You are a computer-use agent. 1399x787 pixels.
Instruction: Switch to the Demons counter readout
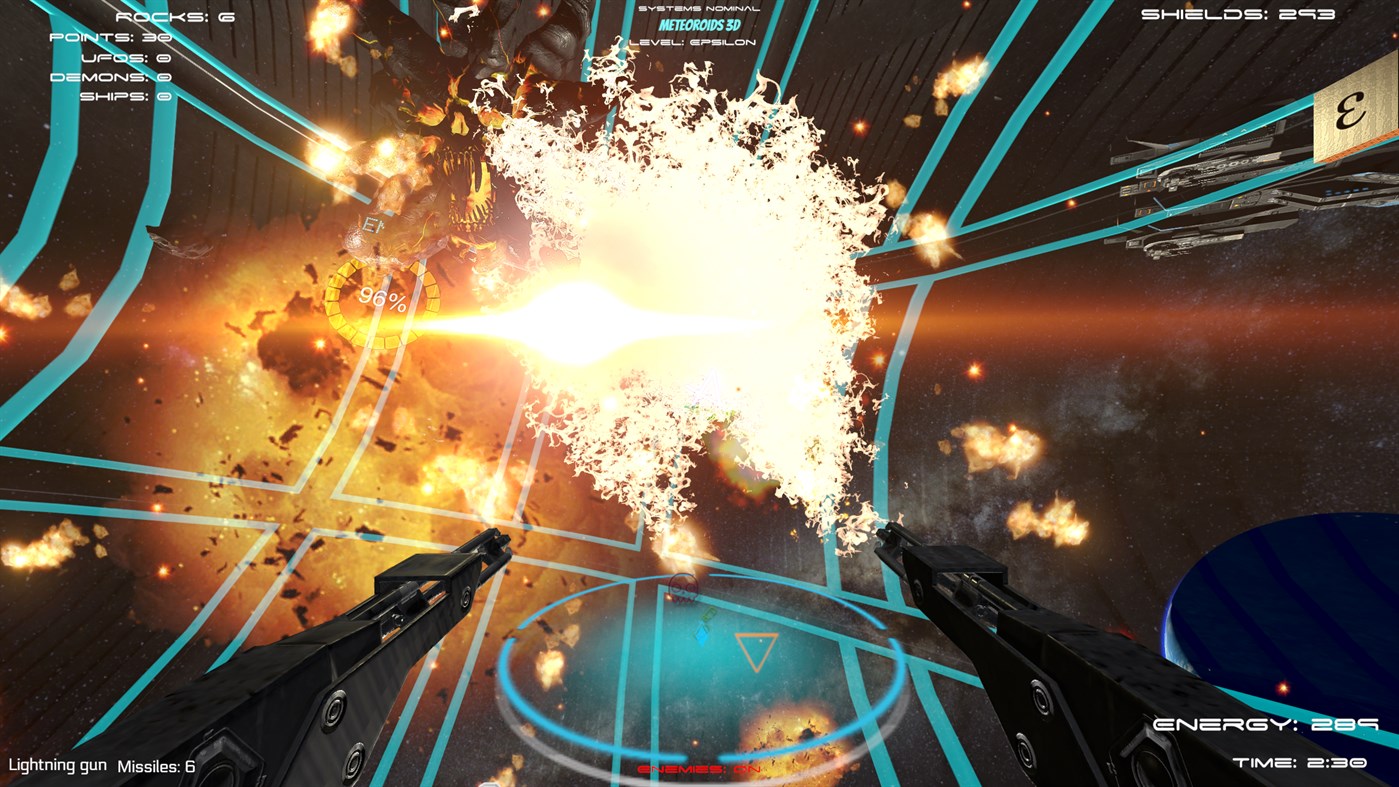(x=110, y=75)
